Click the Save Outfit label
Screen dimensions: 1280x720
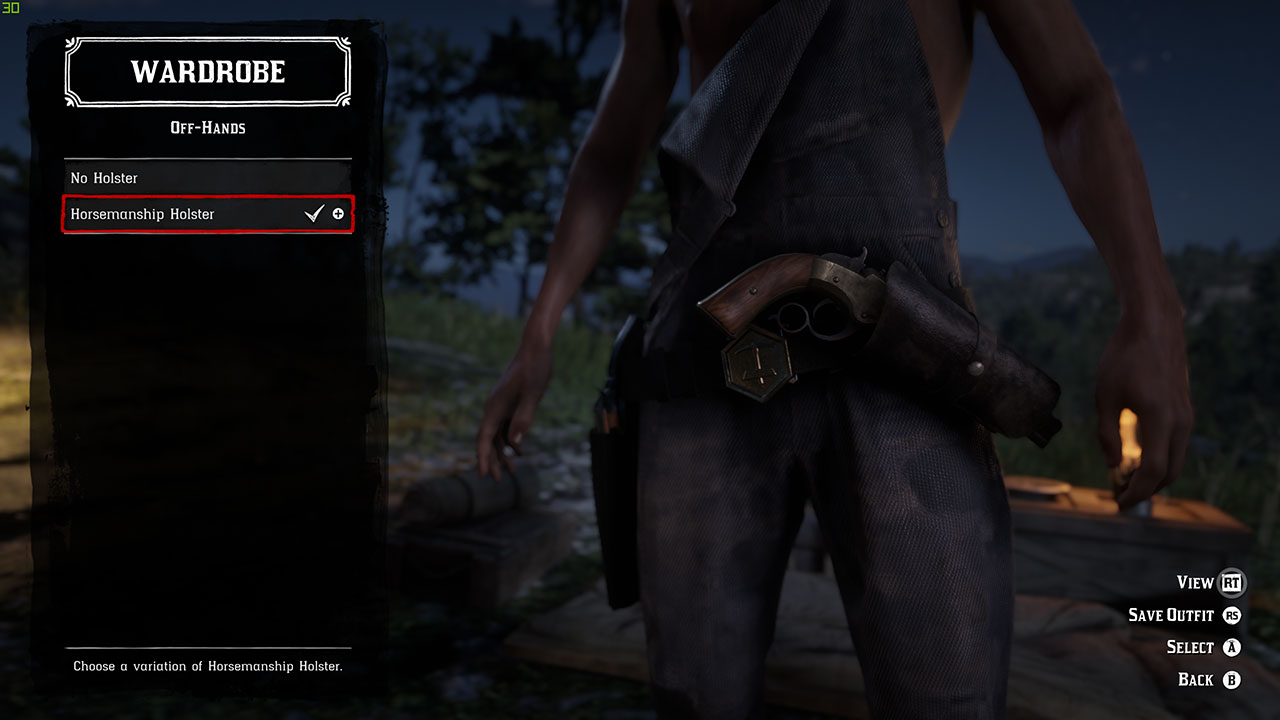1173,615
